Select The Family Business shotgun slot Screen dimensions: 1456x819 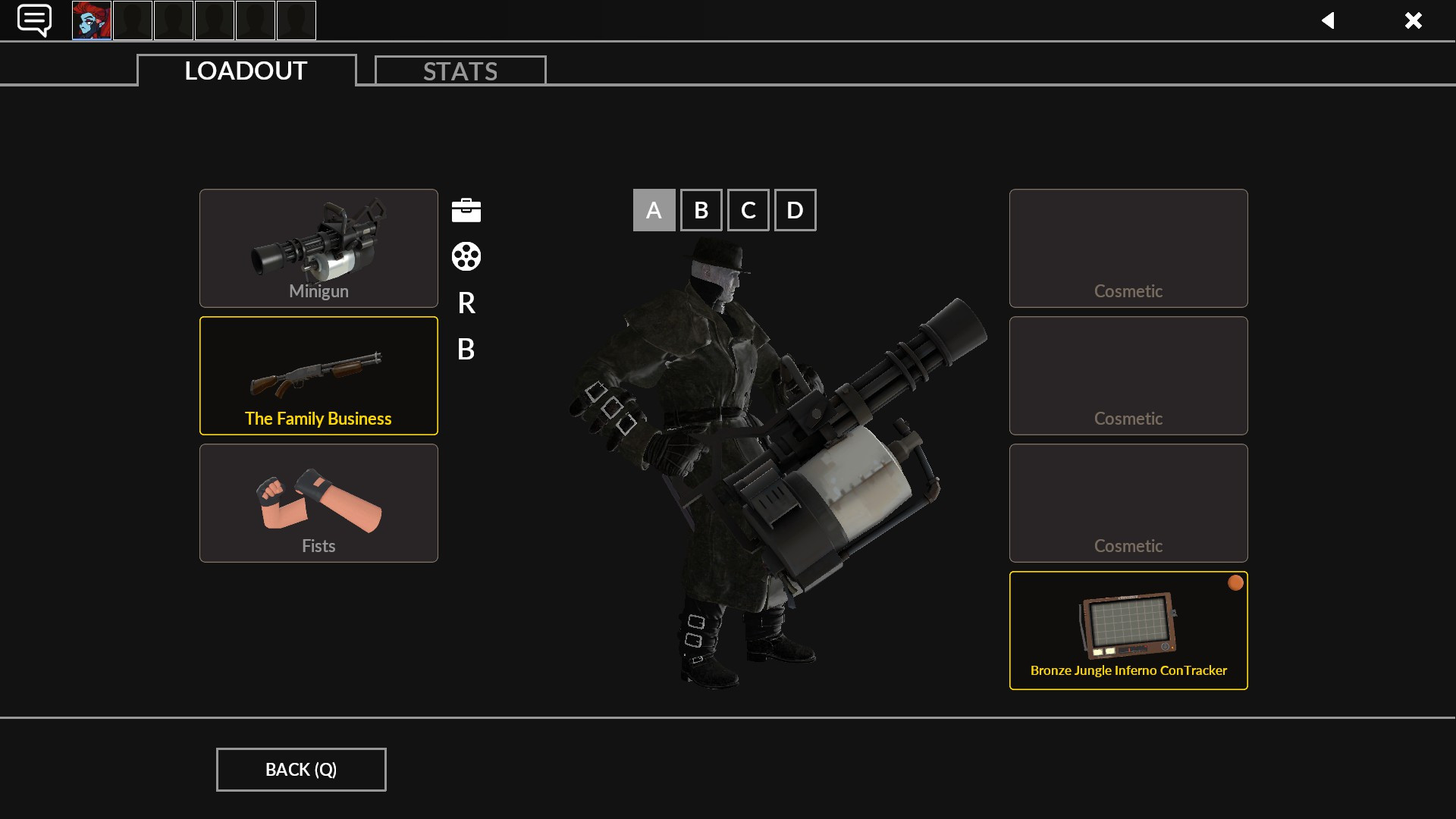tap(318, 375)
